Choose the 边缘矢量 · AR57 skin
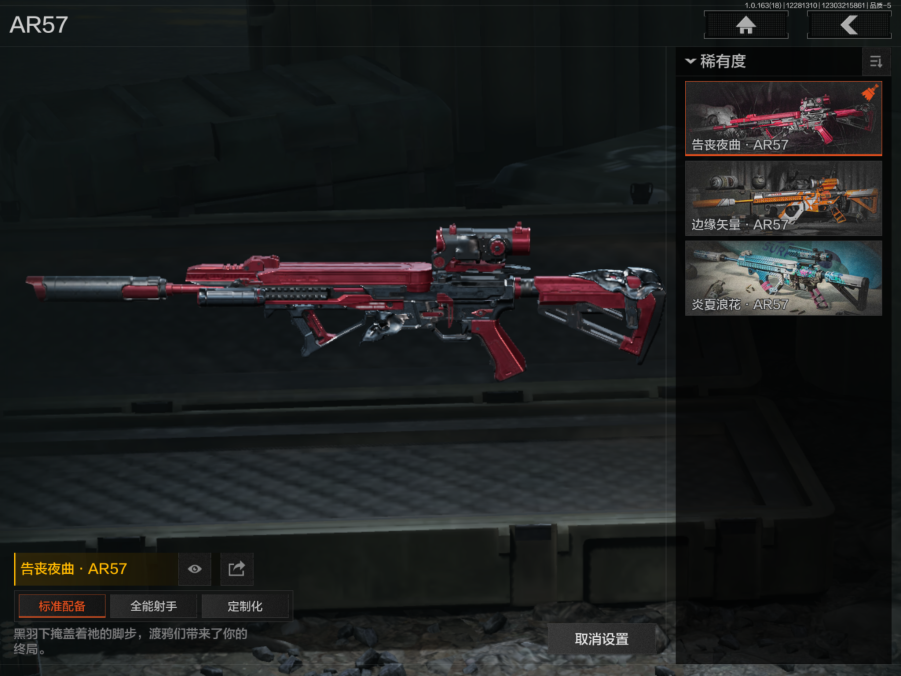The image size is (901, 676). click(783, 198)
